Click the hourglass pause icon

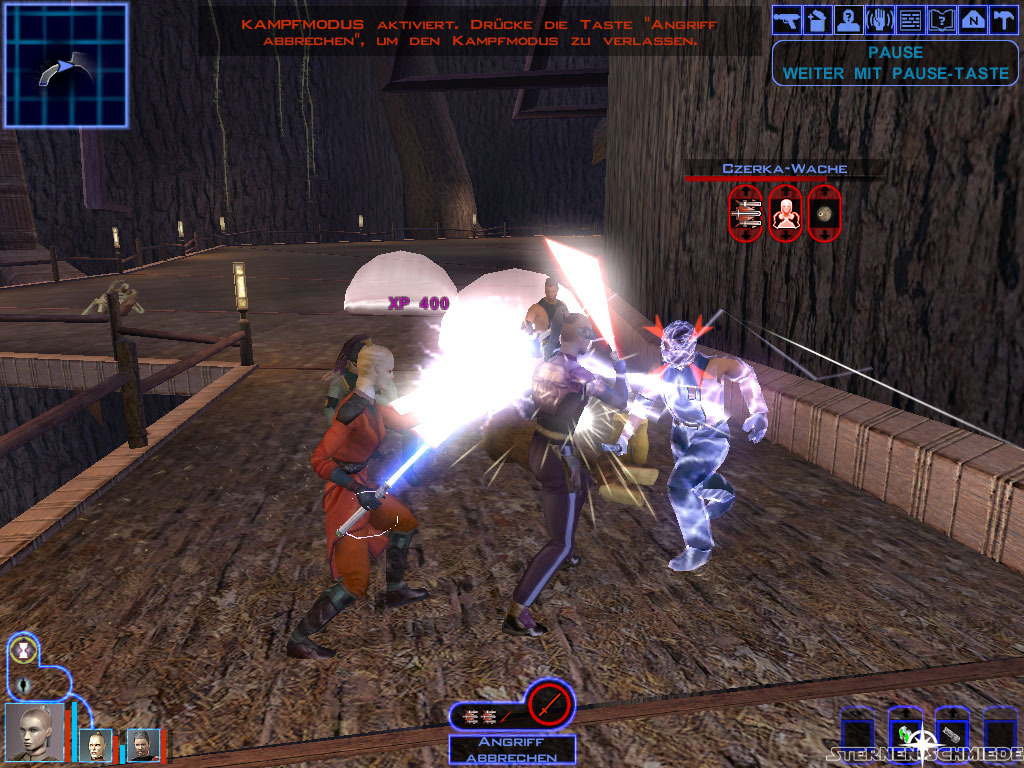point(21,652)
